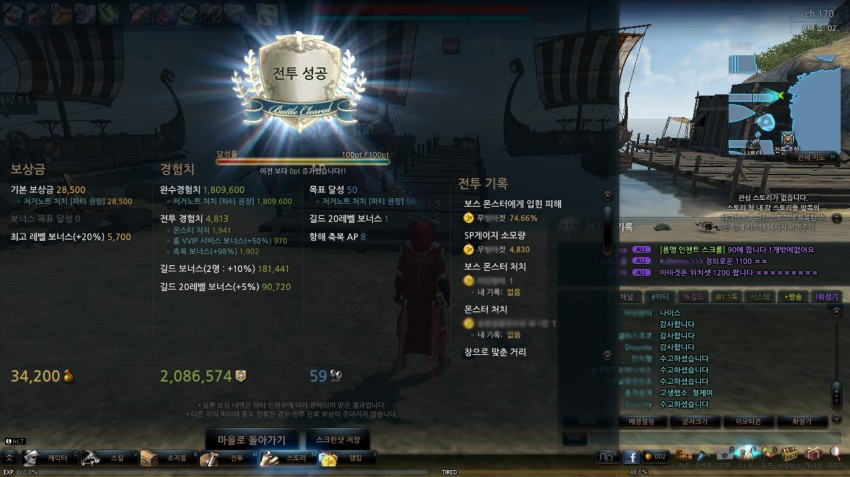The width and height of the screenshot is (850, 477).
Task: Open the 스토리 menu
Action: (287, 458)
